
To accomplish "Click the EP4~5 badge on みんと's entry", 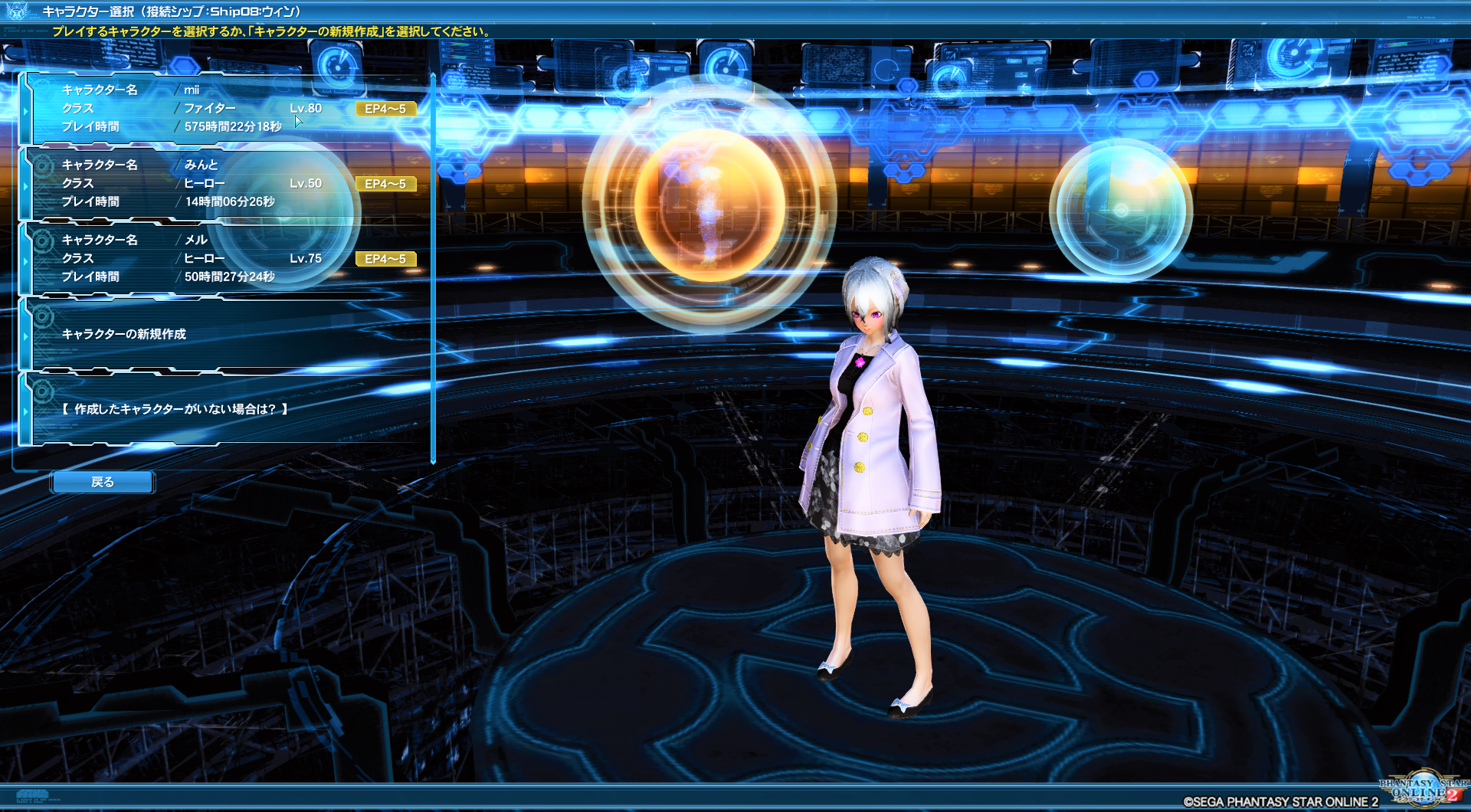I will (x=385, y=183).
